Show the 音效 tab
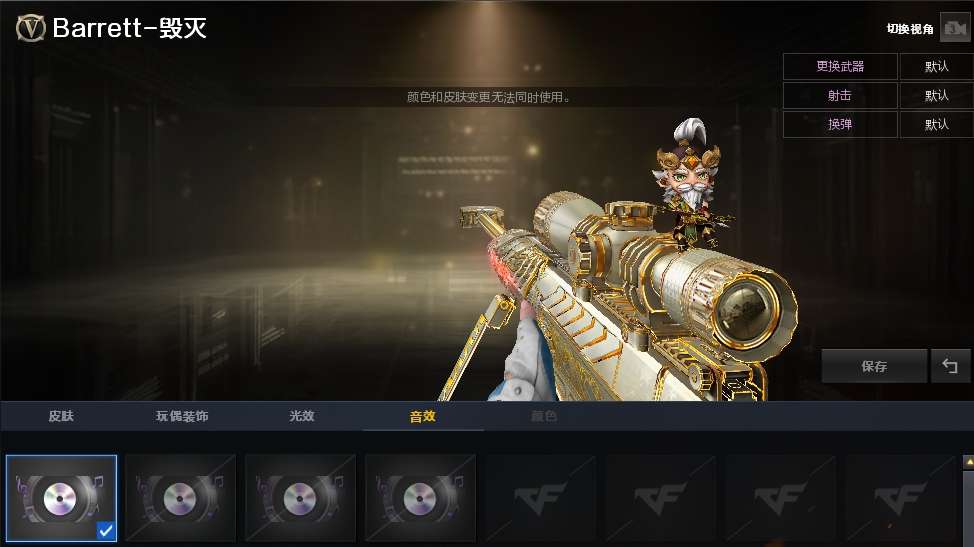 coord(422,416)
